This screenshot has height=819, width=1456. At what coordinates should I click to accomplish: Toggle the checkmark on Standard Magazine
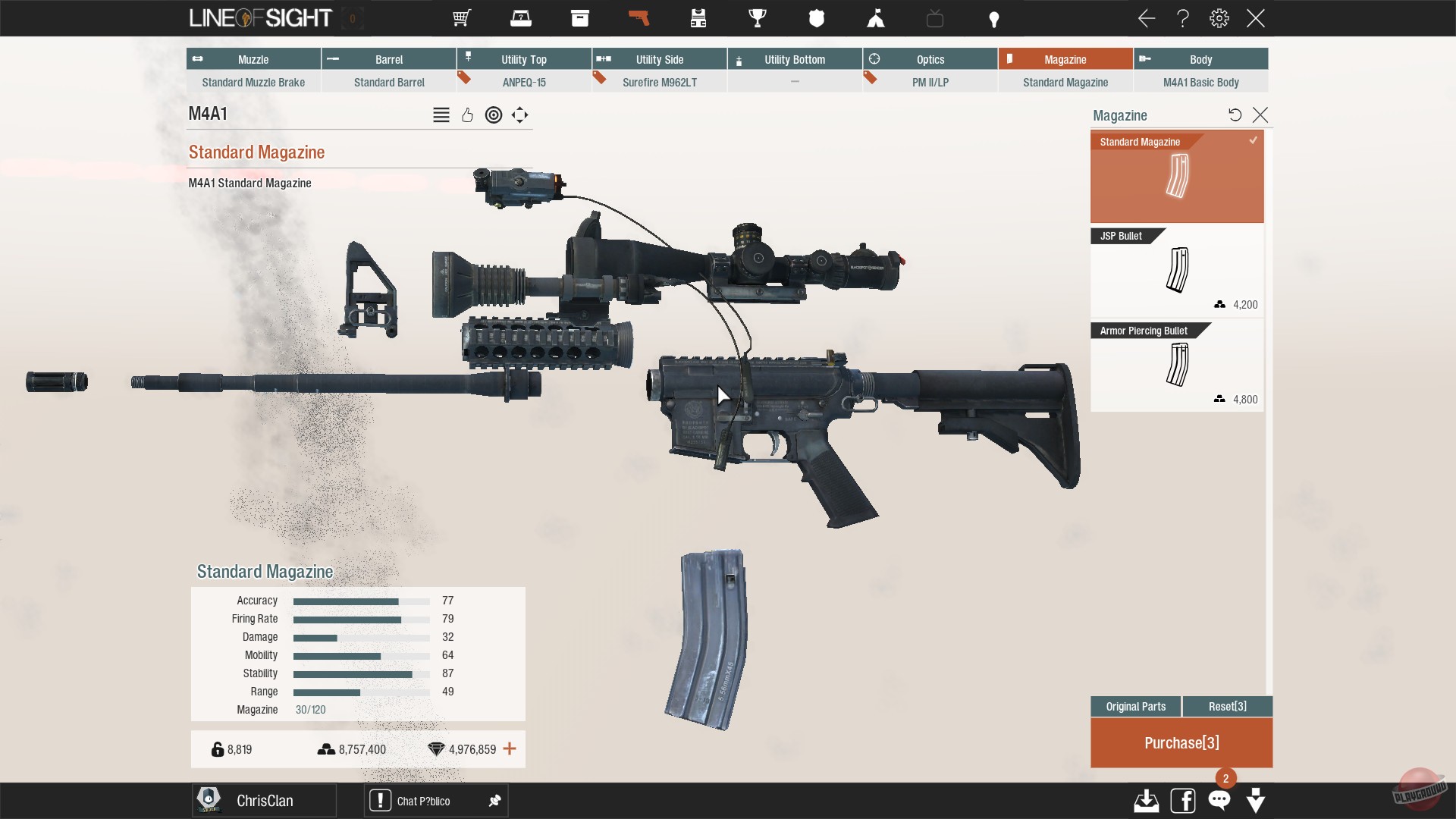(x=1254, y=140)
